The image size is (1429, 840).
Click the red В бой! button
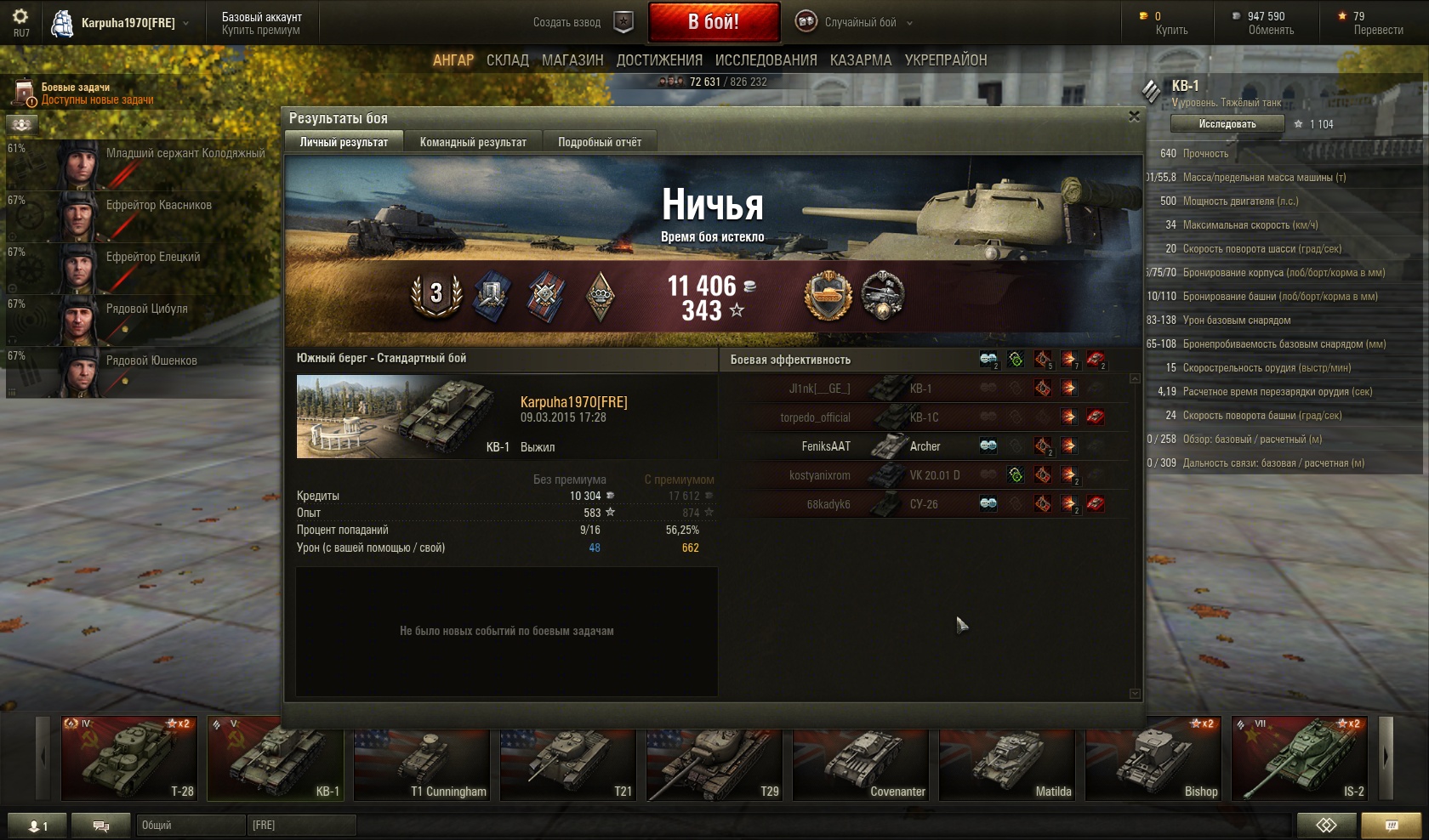tap(714, 22)
